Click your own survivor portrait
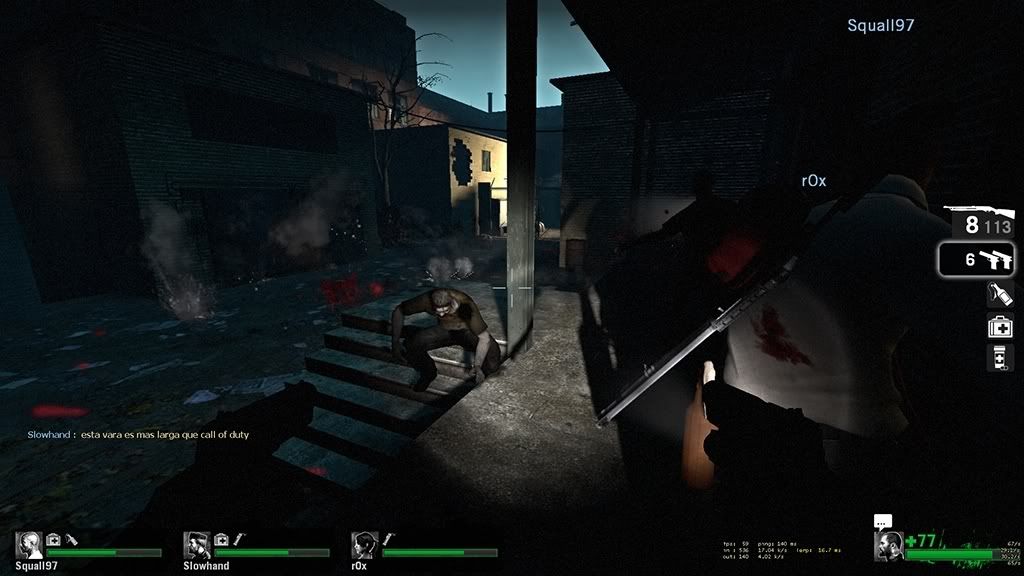The image size is (1024, 576). tap(888, 546)
